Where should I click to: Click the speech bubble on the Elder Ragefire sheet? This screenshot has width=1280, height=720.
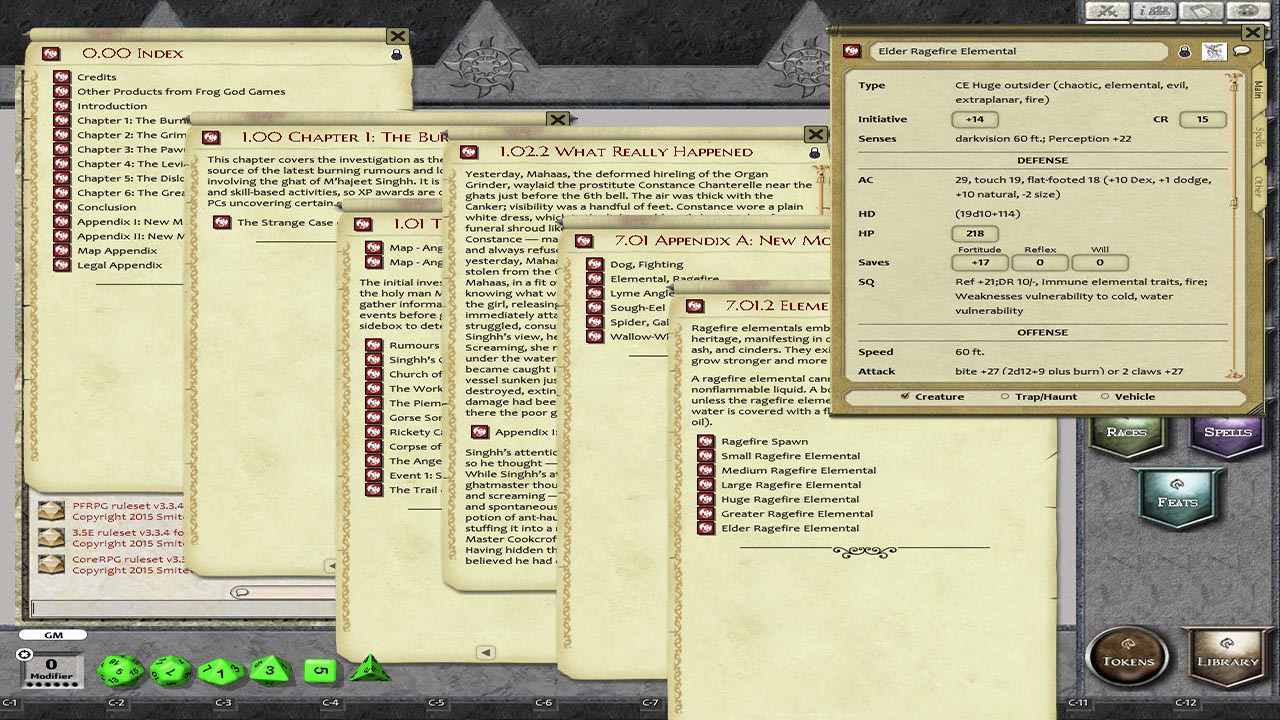[1241, 49]
